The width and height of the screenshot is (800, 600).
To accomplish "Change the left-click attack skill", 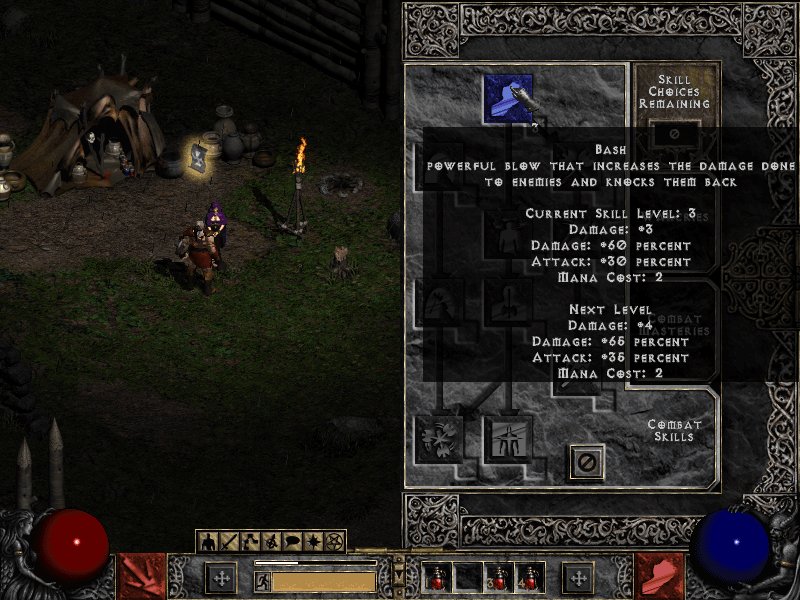I will coord(142,577).
